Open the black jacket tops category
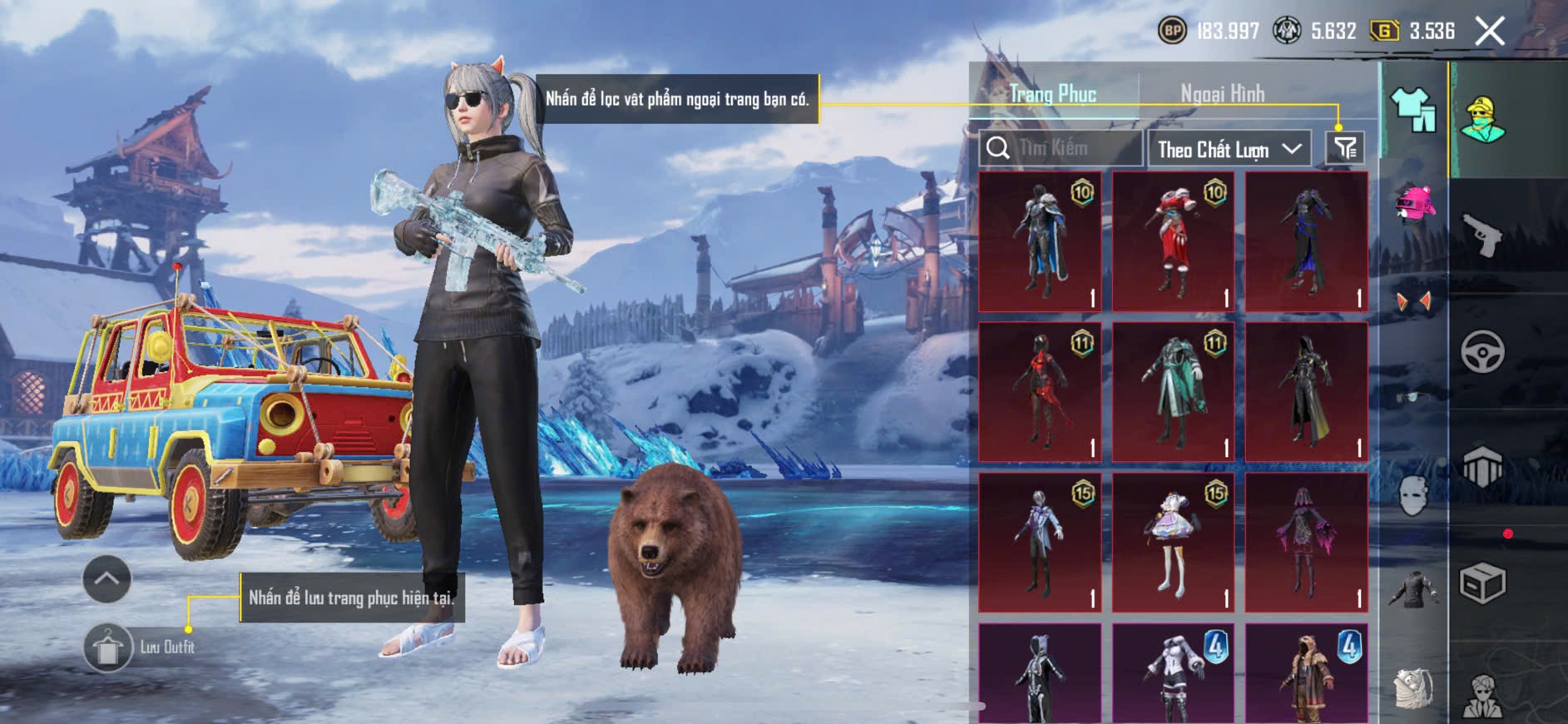 point(1413,589)
